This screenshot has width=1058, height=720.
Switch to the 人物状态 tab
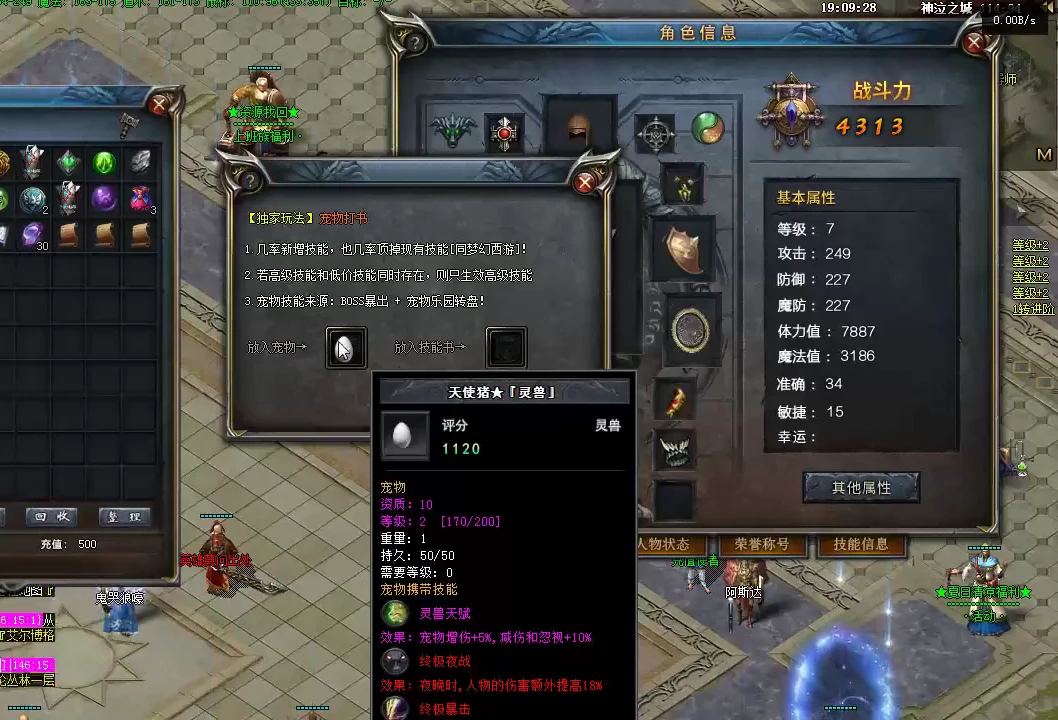pyautogui.click(x=663, y=545)
